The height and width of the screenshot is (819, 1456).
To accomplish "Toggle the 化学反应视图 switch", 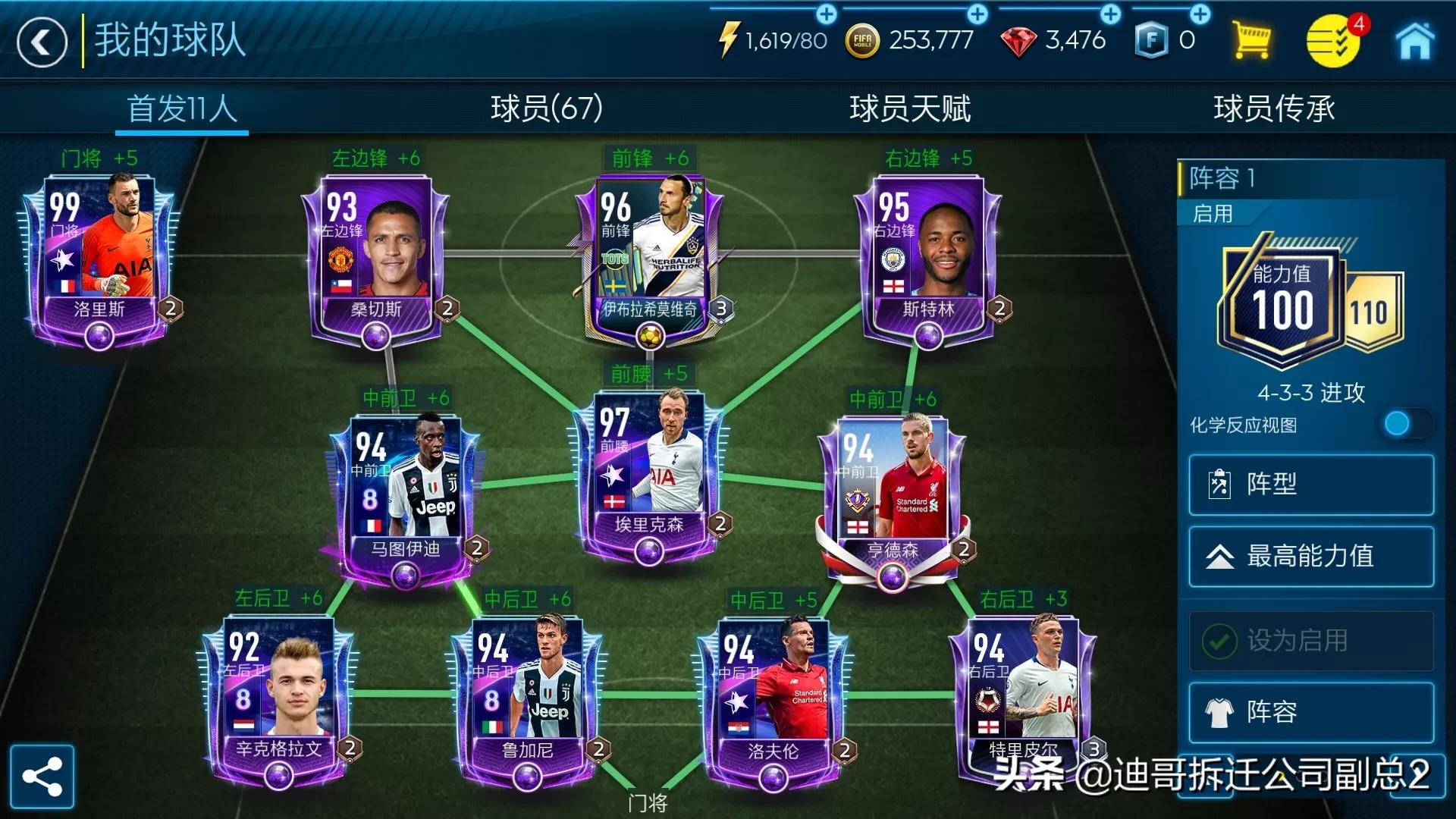I will coord(1405,424).
